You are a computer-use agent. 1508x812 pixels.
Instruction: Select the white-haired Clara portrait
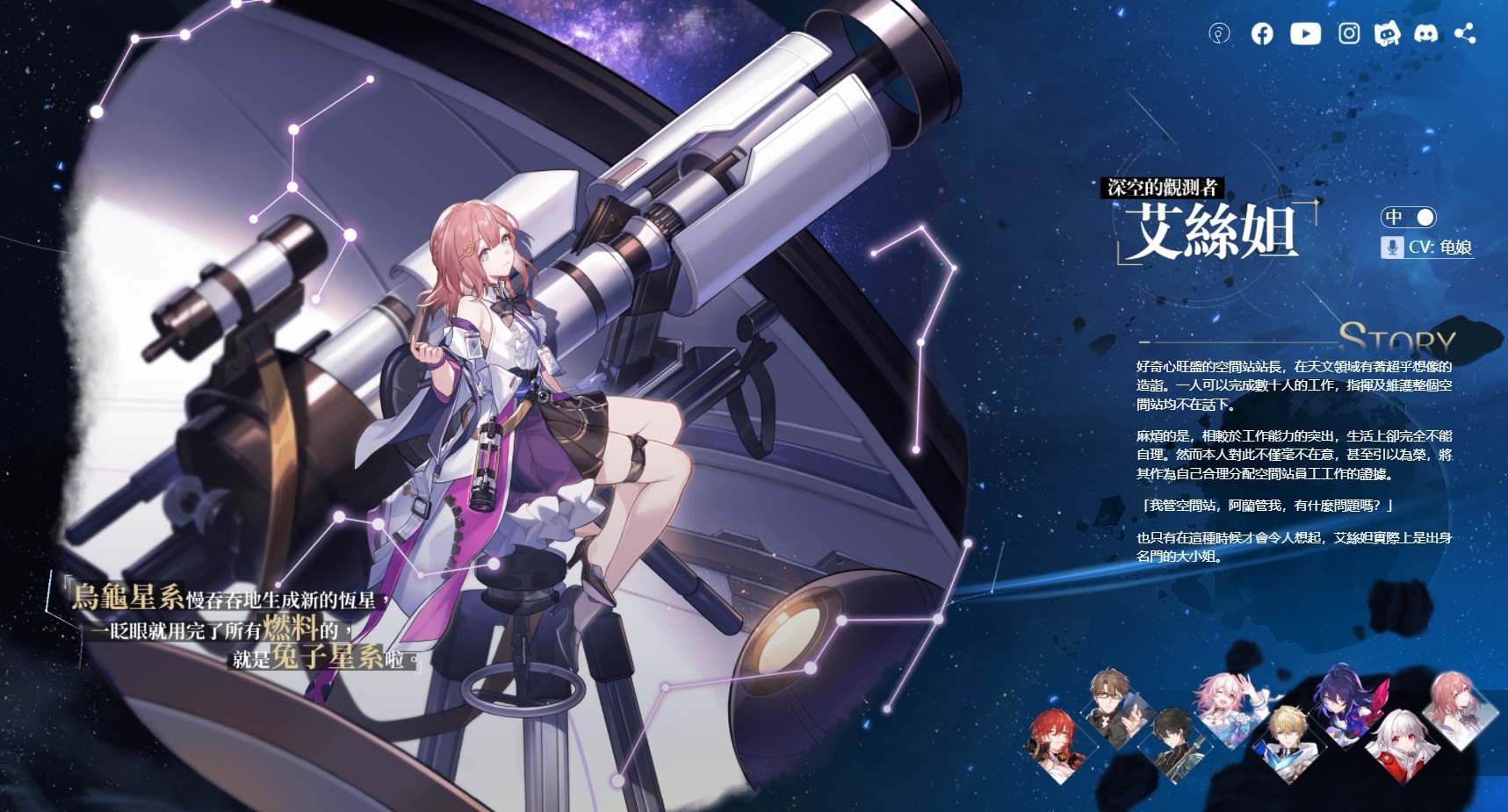[1403, 744]
